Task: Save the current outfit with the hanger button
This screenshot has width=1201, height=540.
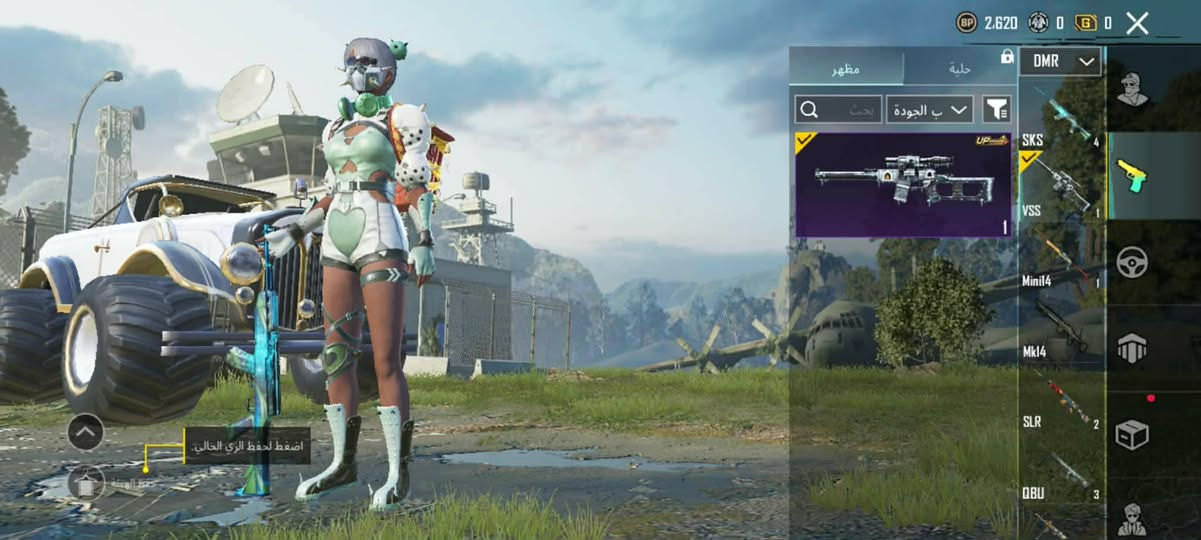Action: tap(87, 484)
